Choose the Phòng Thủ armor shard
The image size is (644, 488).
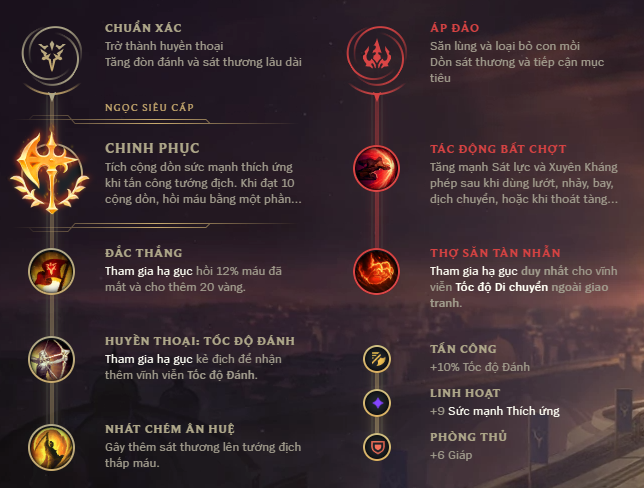[377, 445]
